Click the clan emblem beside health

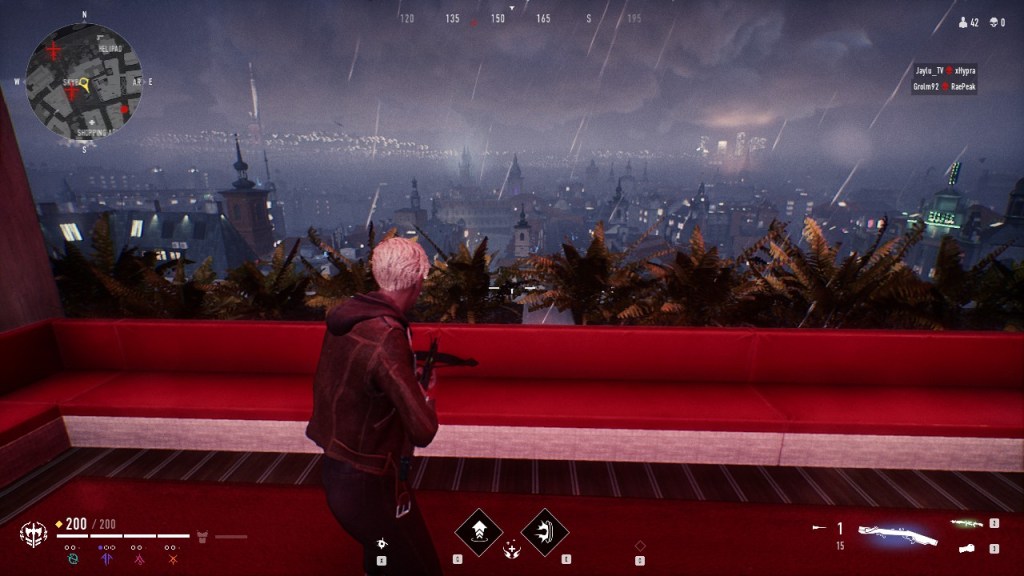point(33,533)
